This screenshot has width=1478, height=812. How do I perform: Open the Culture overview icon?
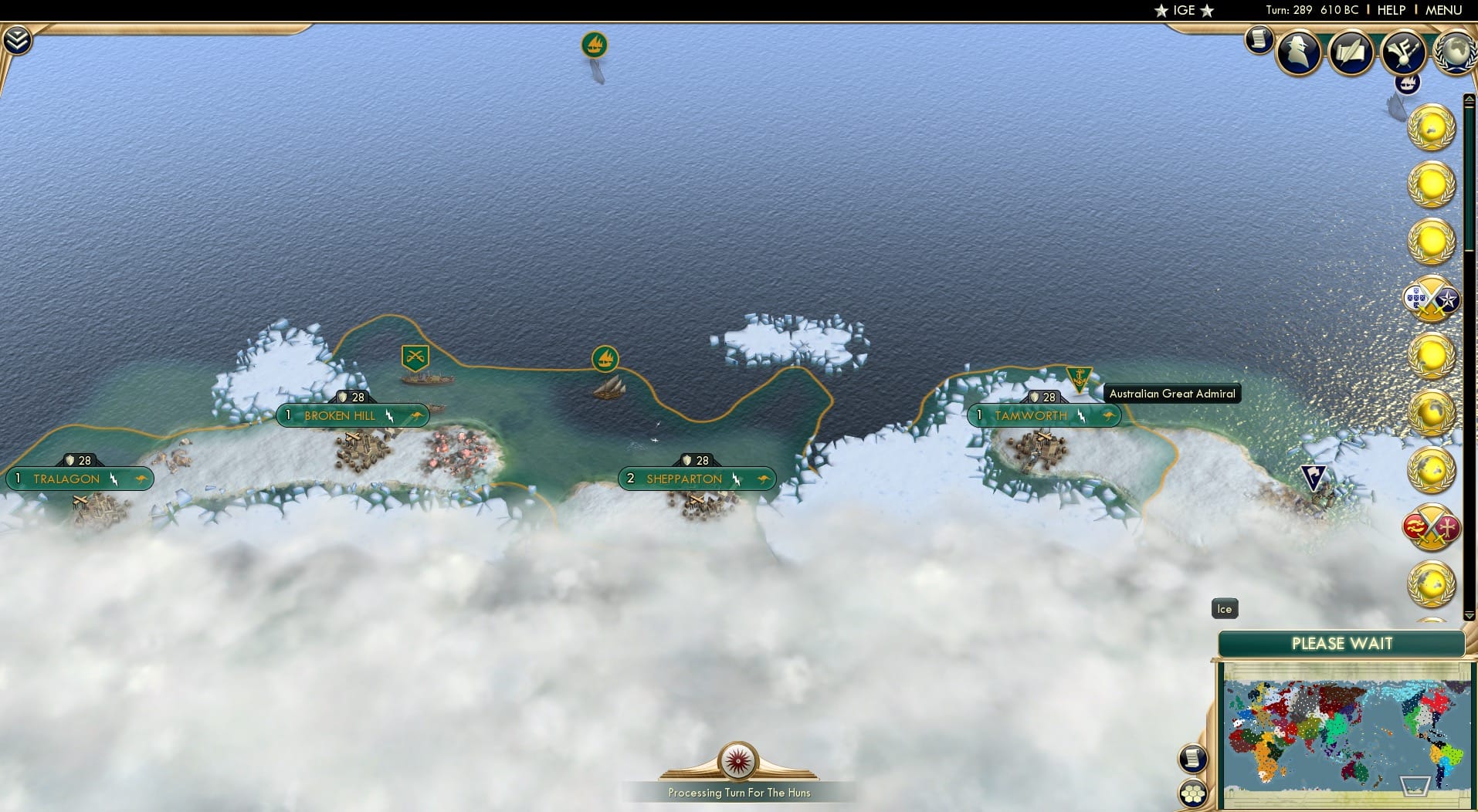1403,52
